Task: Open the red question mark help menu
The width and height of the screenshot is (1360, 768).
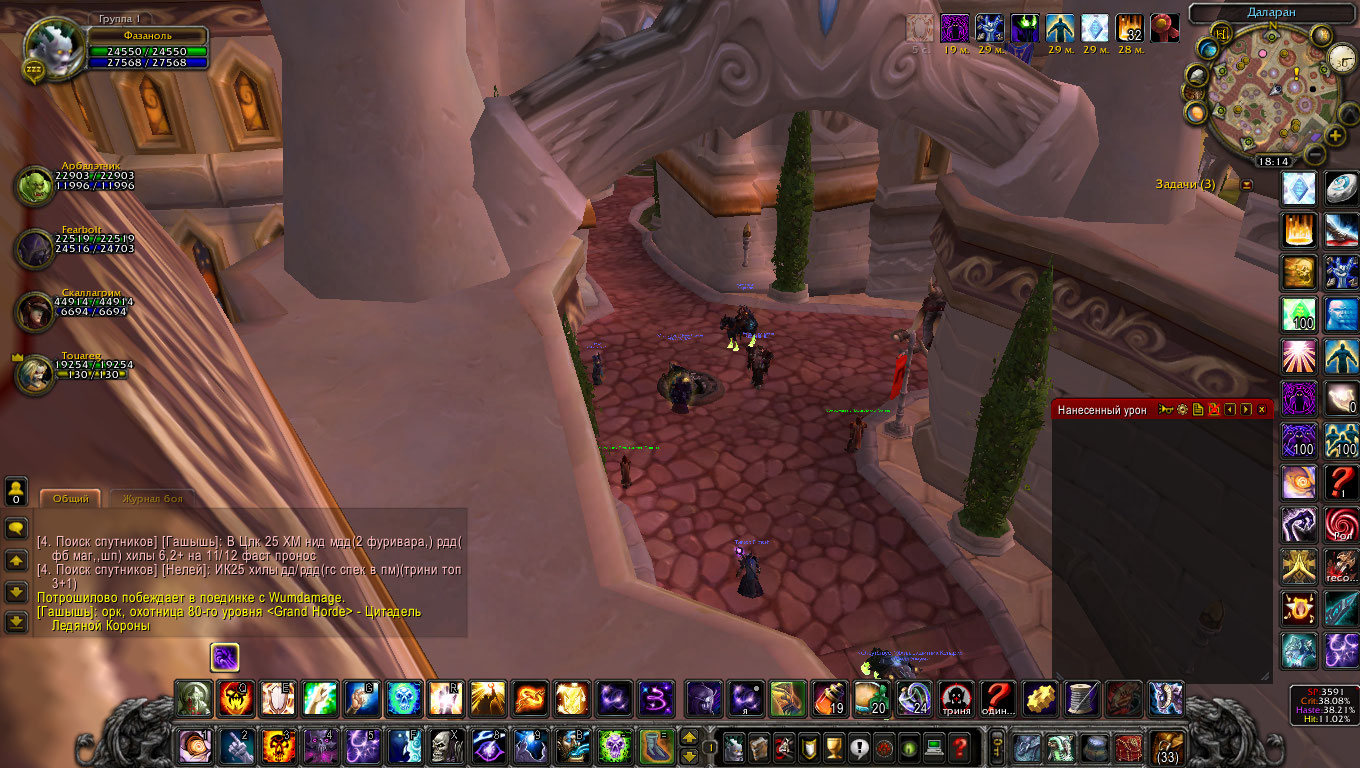Action: (959, 747)
